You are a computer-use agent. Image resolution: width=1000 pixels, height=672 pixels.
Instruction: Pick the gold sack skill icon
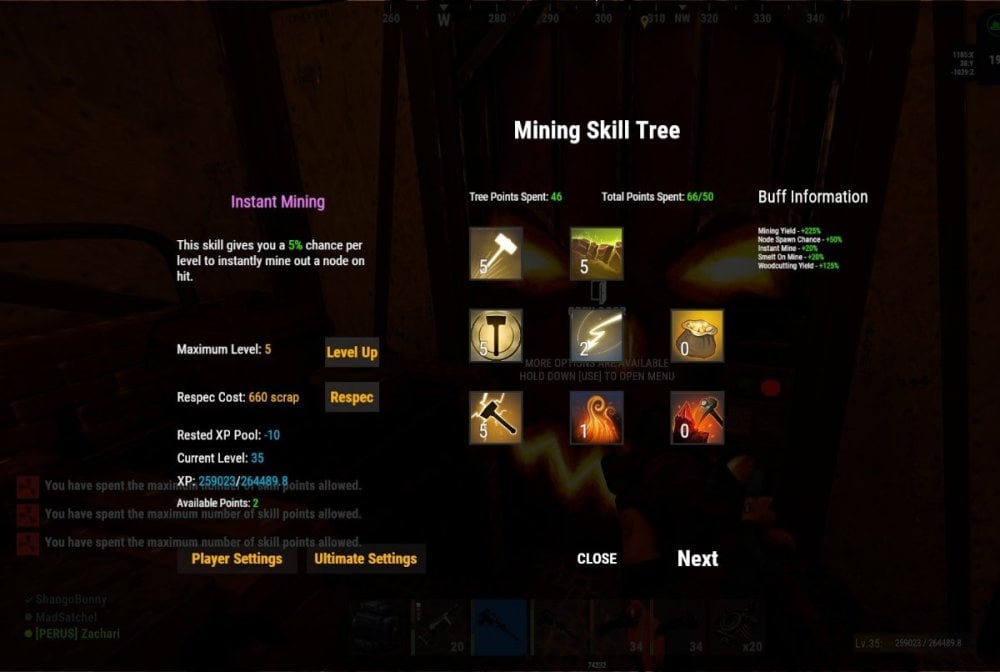[x=697, y=335]
